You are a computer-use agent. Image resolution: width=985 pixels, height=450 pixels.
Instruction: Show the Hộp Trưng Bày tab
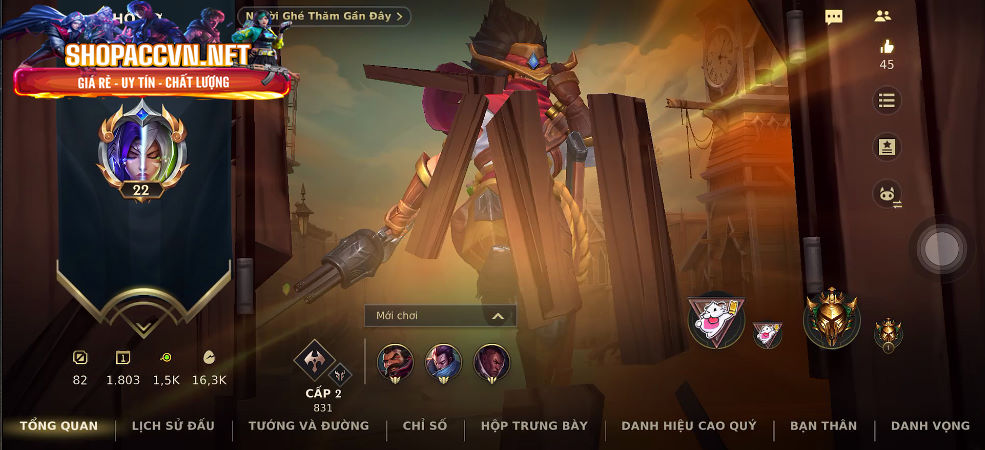pyautogui.click(x=534, y=426)
